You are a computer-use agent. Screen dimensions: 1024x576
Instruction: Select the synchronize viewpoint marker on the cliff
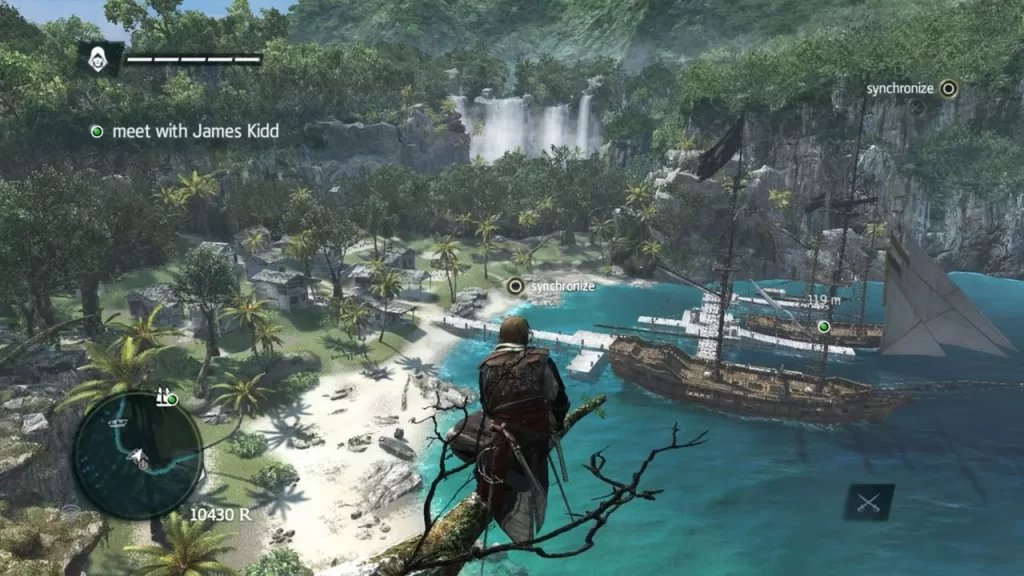(948, 89)
